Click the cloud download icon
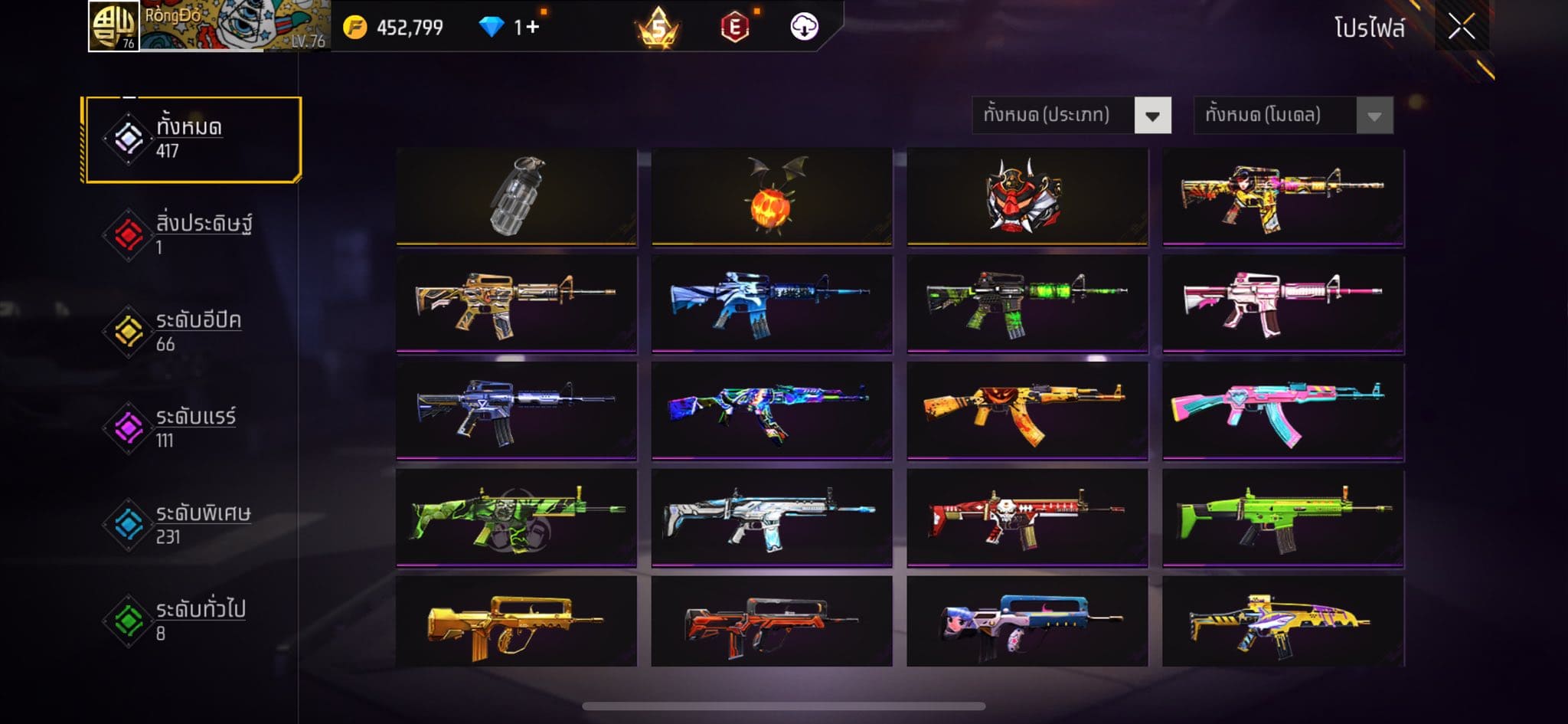Image resolution: width=1568 pixels, height=724 pixels. [804, 27]
